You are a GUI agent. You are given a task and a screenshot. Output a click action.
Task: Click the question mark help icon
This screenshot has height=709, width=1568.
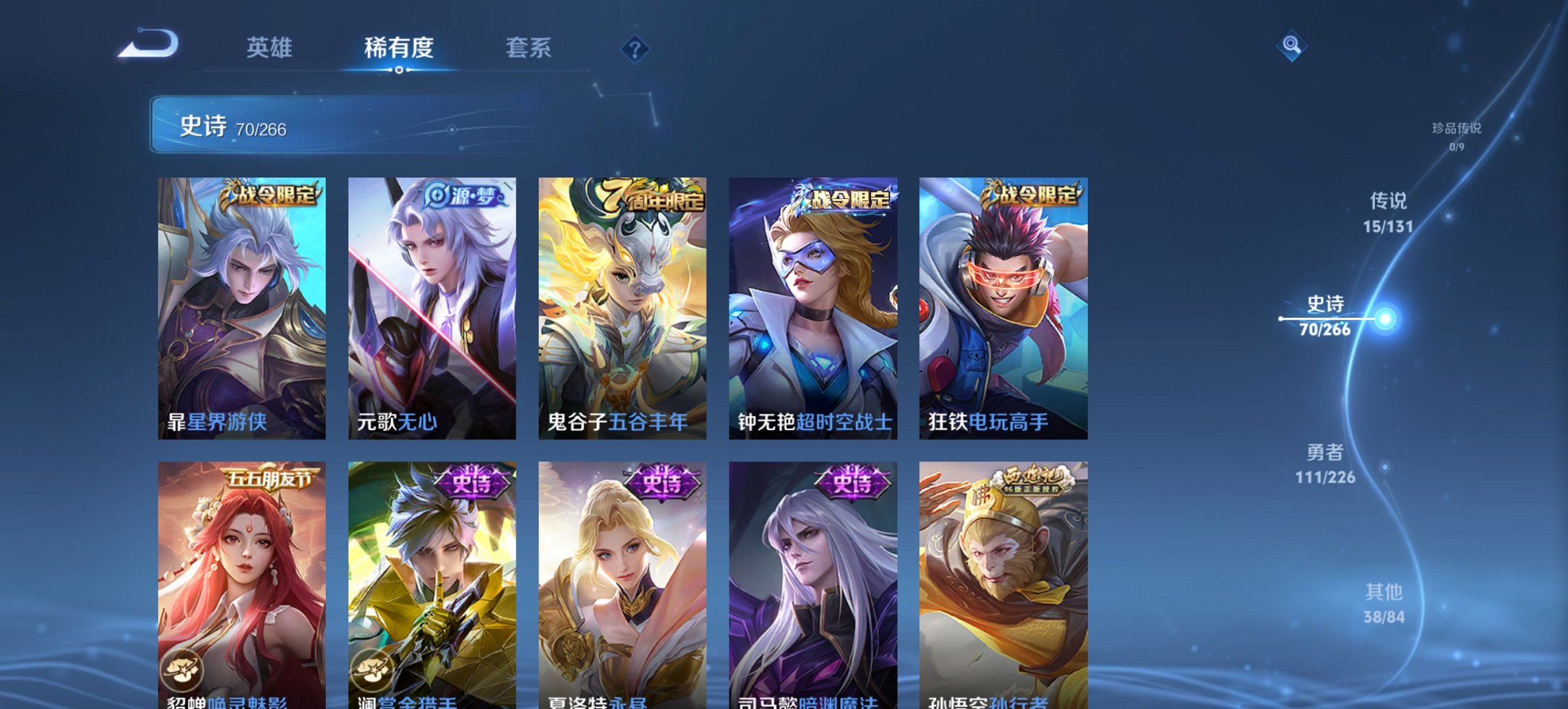[x=635, y=50]
